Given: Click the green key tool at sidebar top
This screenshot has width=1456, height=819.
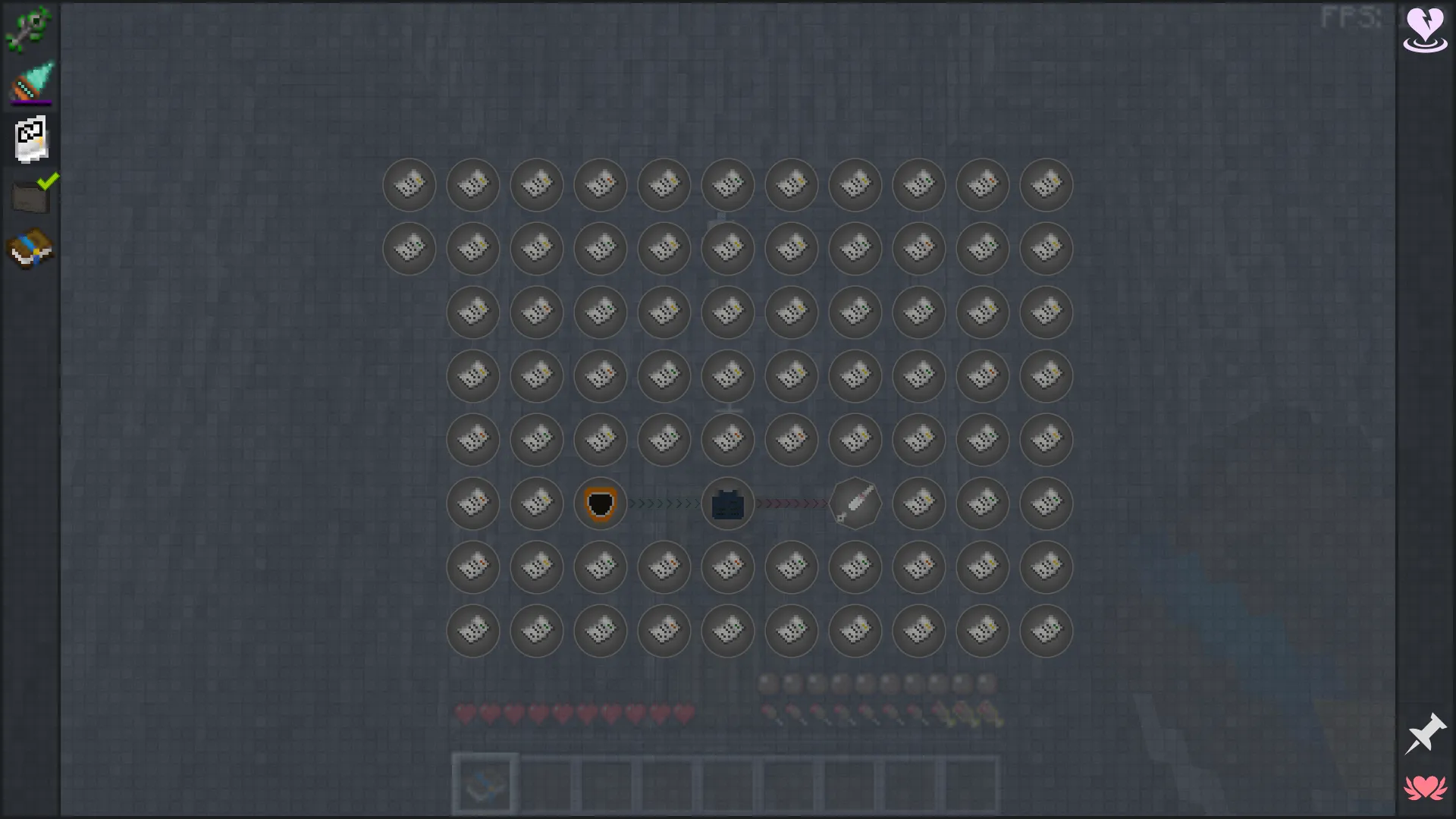Looking at the screenshot, I should [30, 29].
